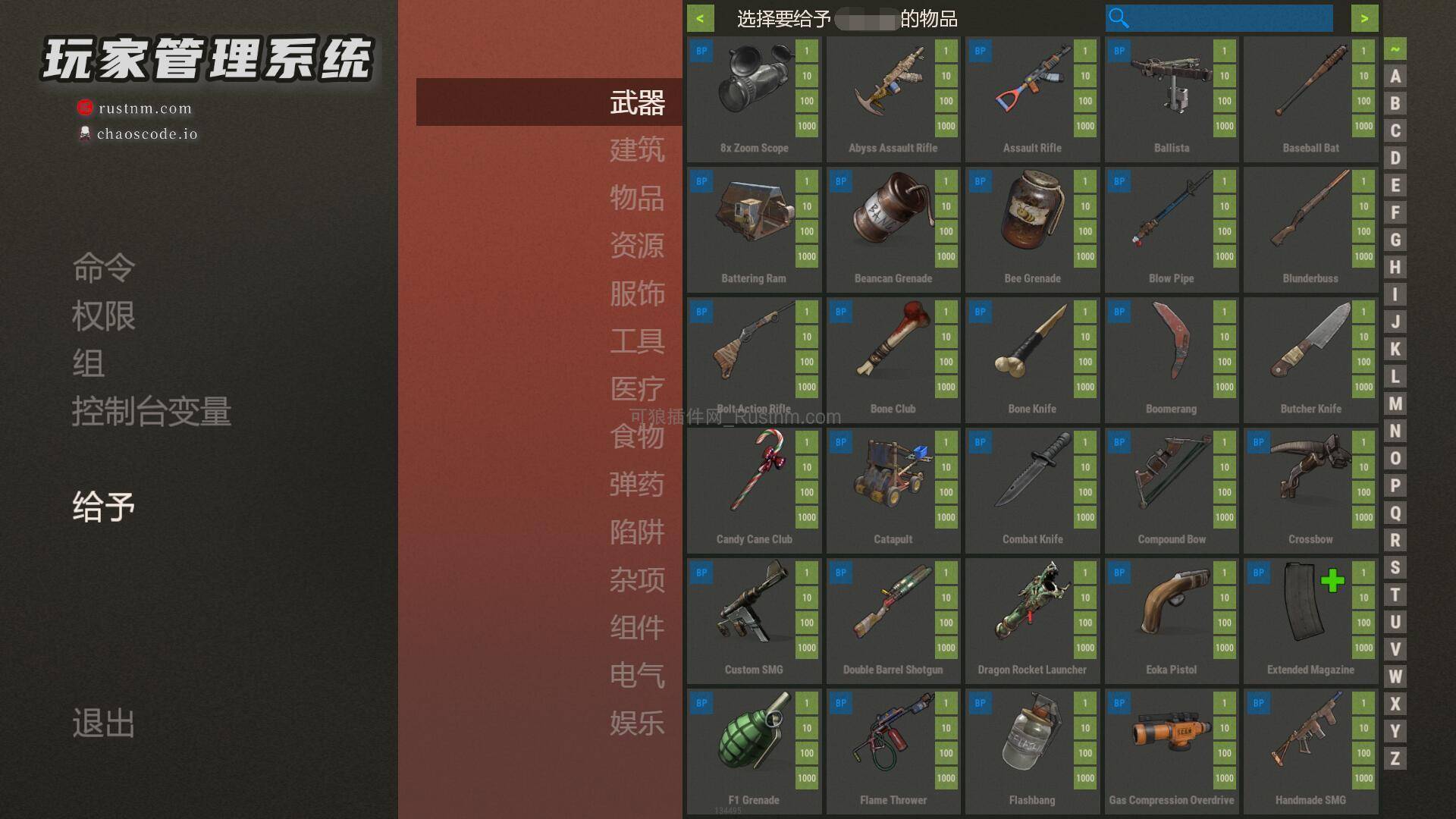Toggle the BP blueprint marker on Assault Rifle
Screen dimensions: 1456x819
979,51
